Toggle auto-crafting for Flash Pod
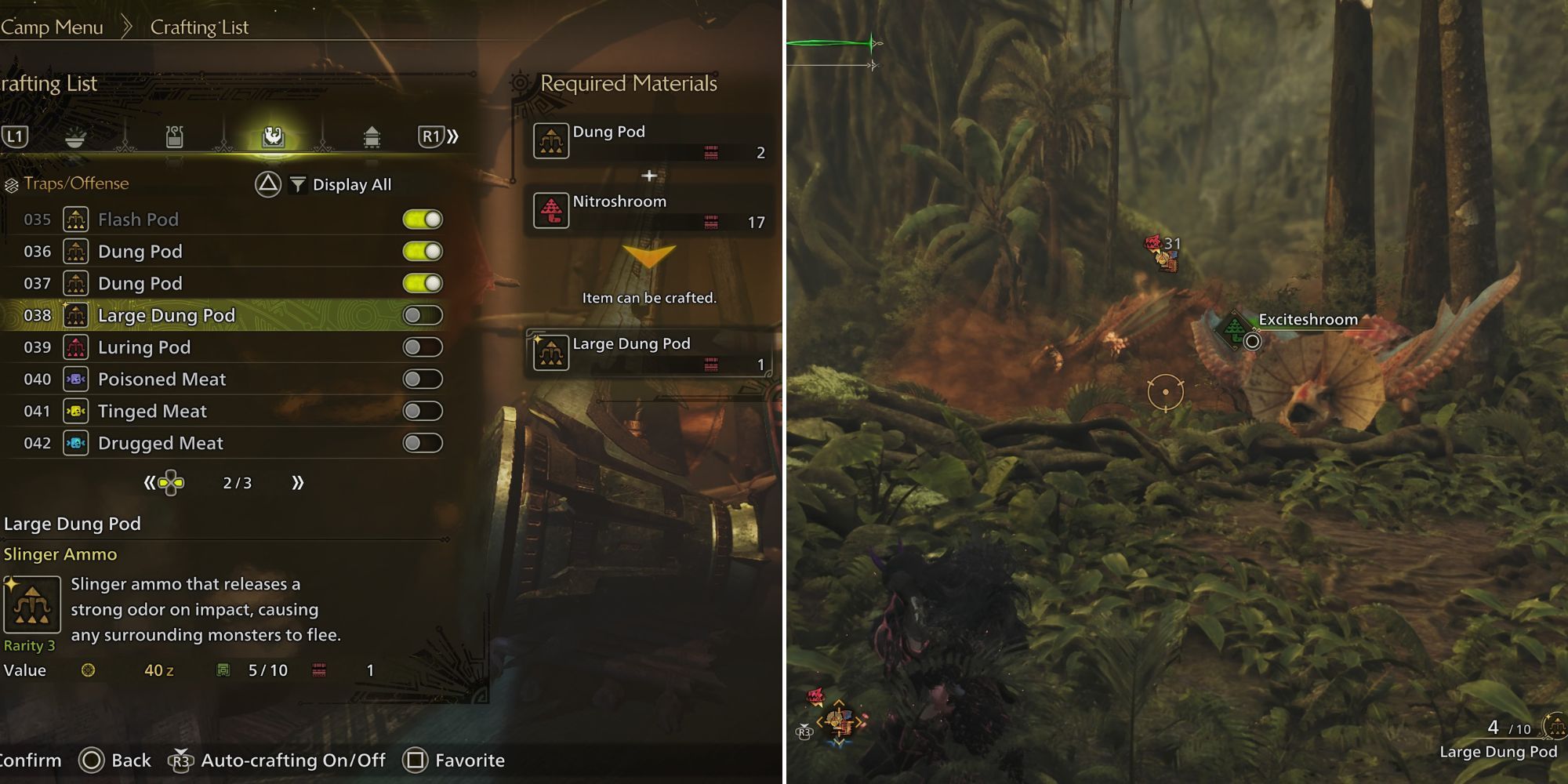Viewport: 1568px width, 784px height. tap(422, 220)
